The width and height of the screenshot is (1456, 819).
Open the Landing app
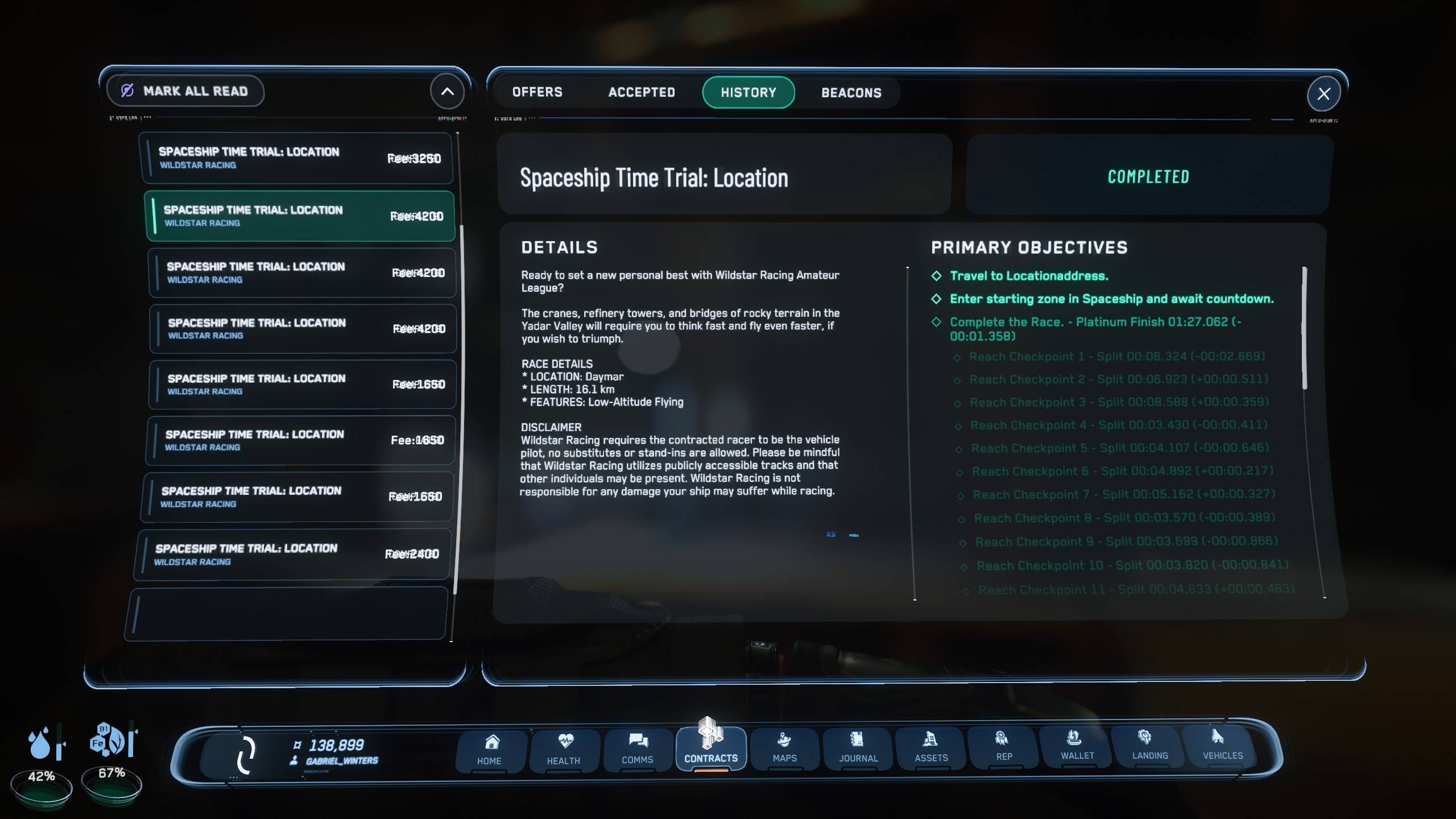[x=1149, y=745]
